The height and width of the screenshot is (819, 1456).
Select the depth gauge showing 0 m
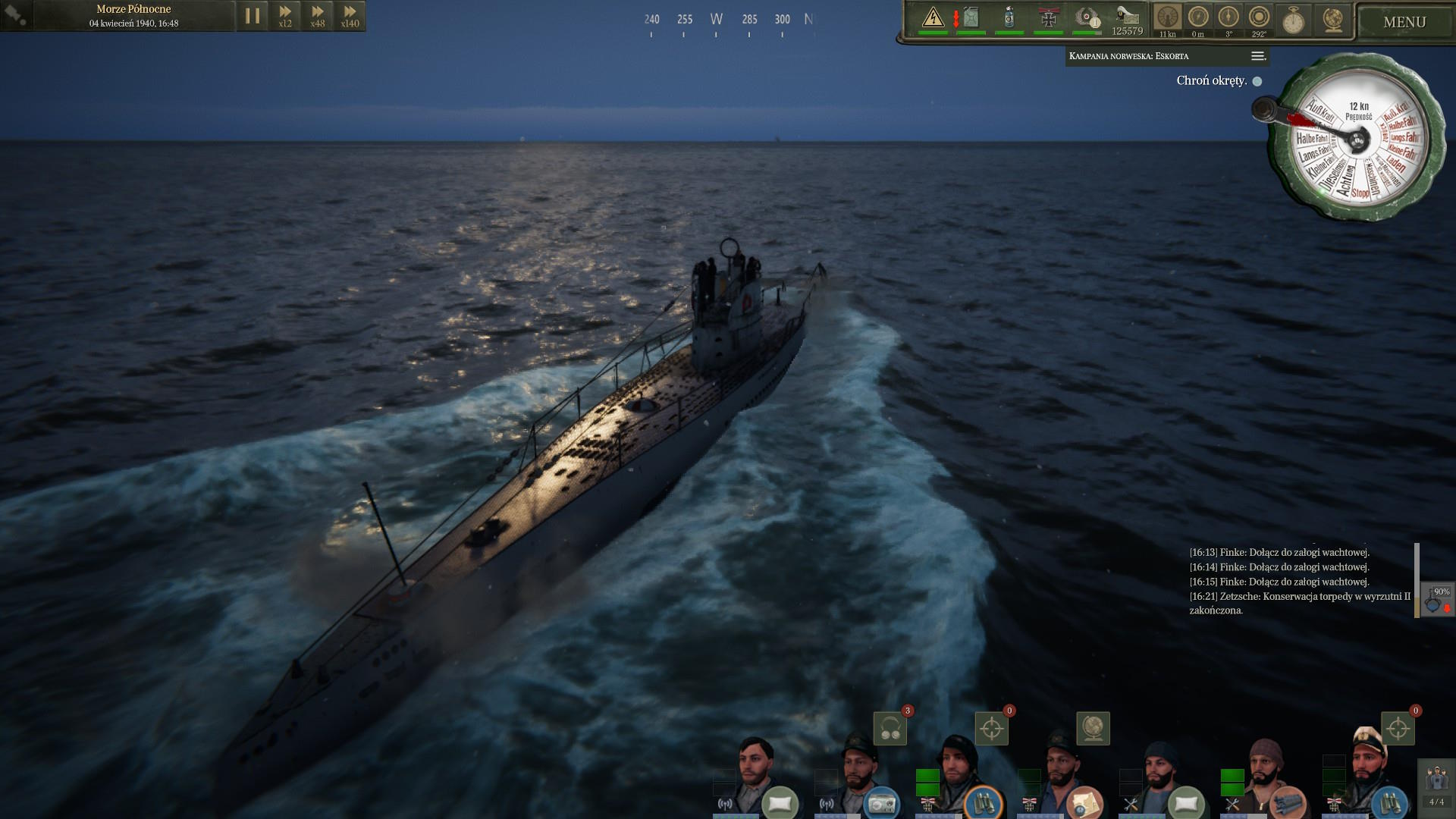1198,18
